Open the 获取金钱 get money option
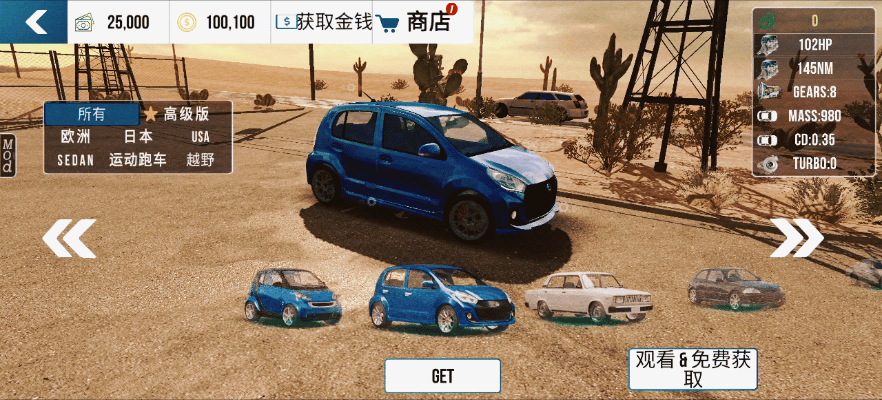882x400 pixels. tap(322, 22)
